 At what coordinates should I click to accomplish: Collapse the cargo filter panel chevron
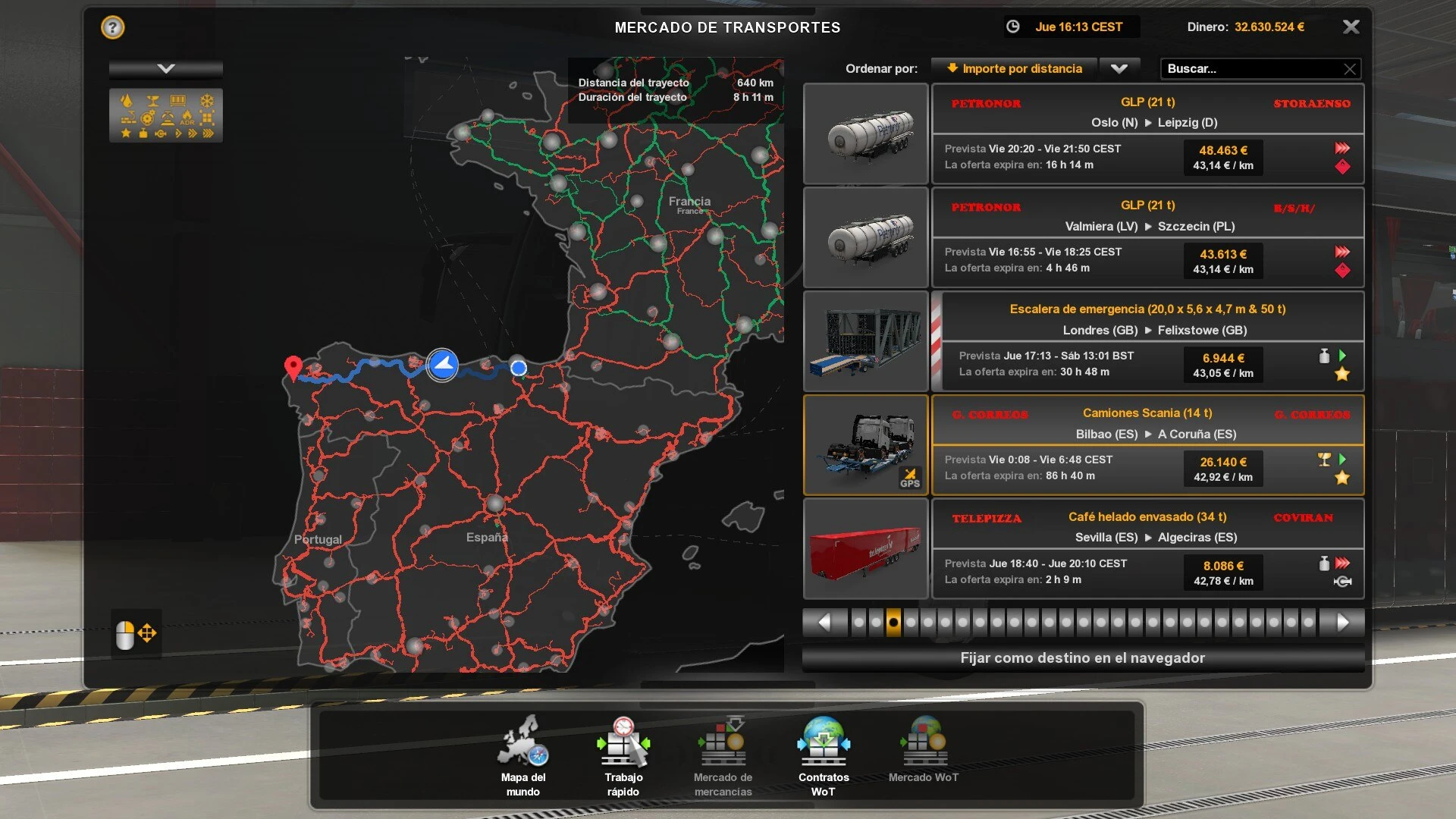pyautogui.click(x=165, y=67)
